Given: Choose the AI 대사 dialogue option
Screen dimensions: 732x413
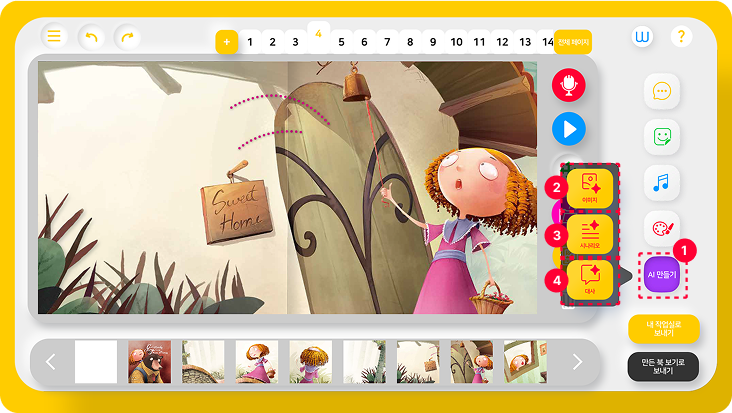Looking at the screenshot, I should [589, 280].
